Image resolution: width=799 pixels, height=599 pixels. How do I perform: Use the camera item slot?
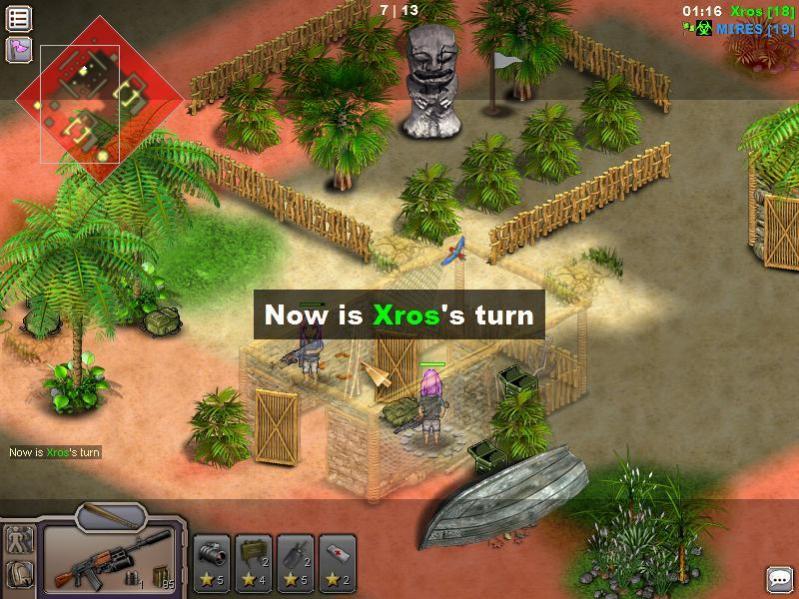[x=212, y=562]
